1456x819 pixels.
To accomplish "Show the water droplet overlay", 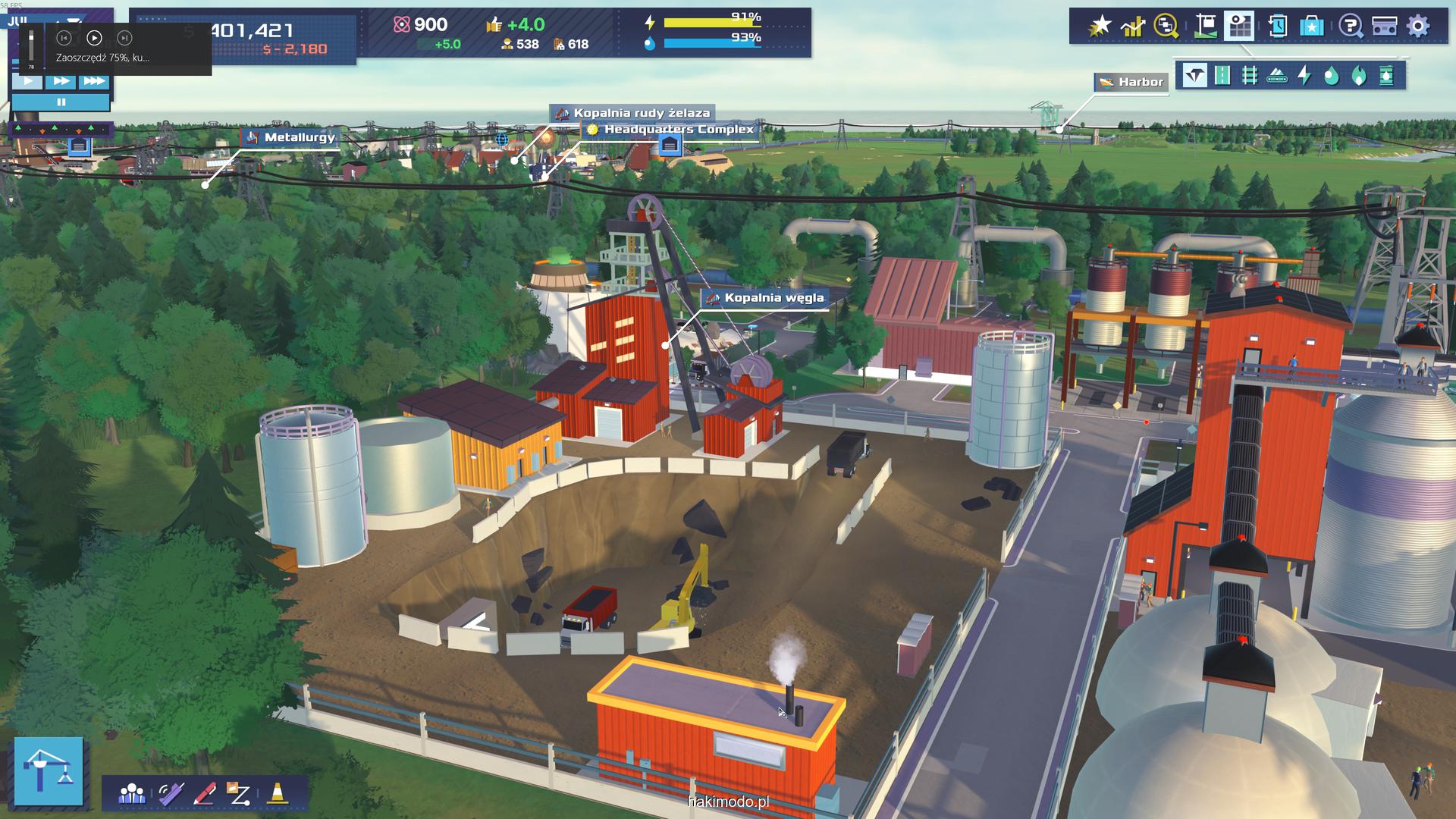I will coord(1332,76).
